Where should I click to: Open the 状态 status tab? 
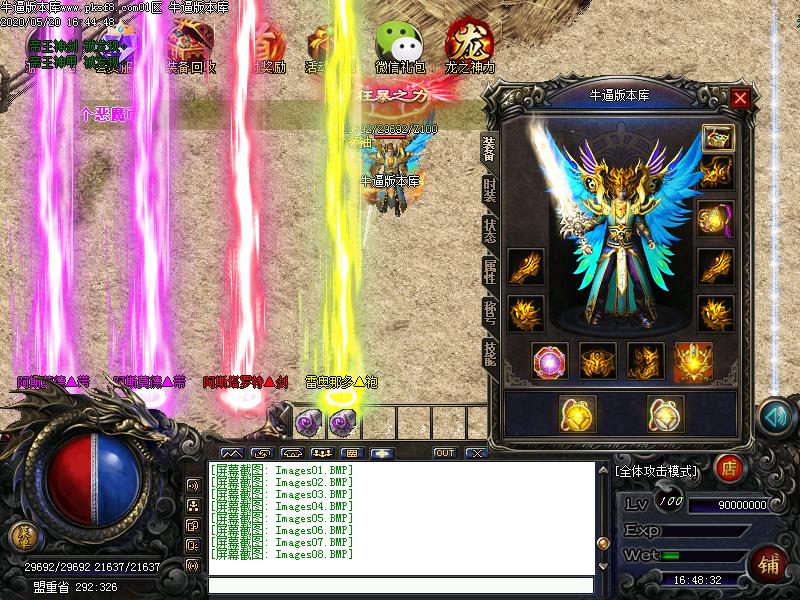click(490, 232)
